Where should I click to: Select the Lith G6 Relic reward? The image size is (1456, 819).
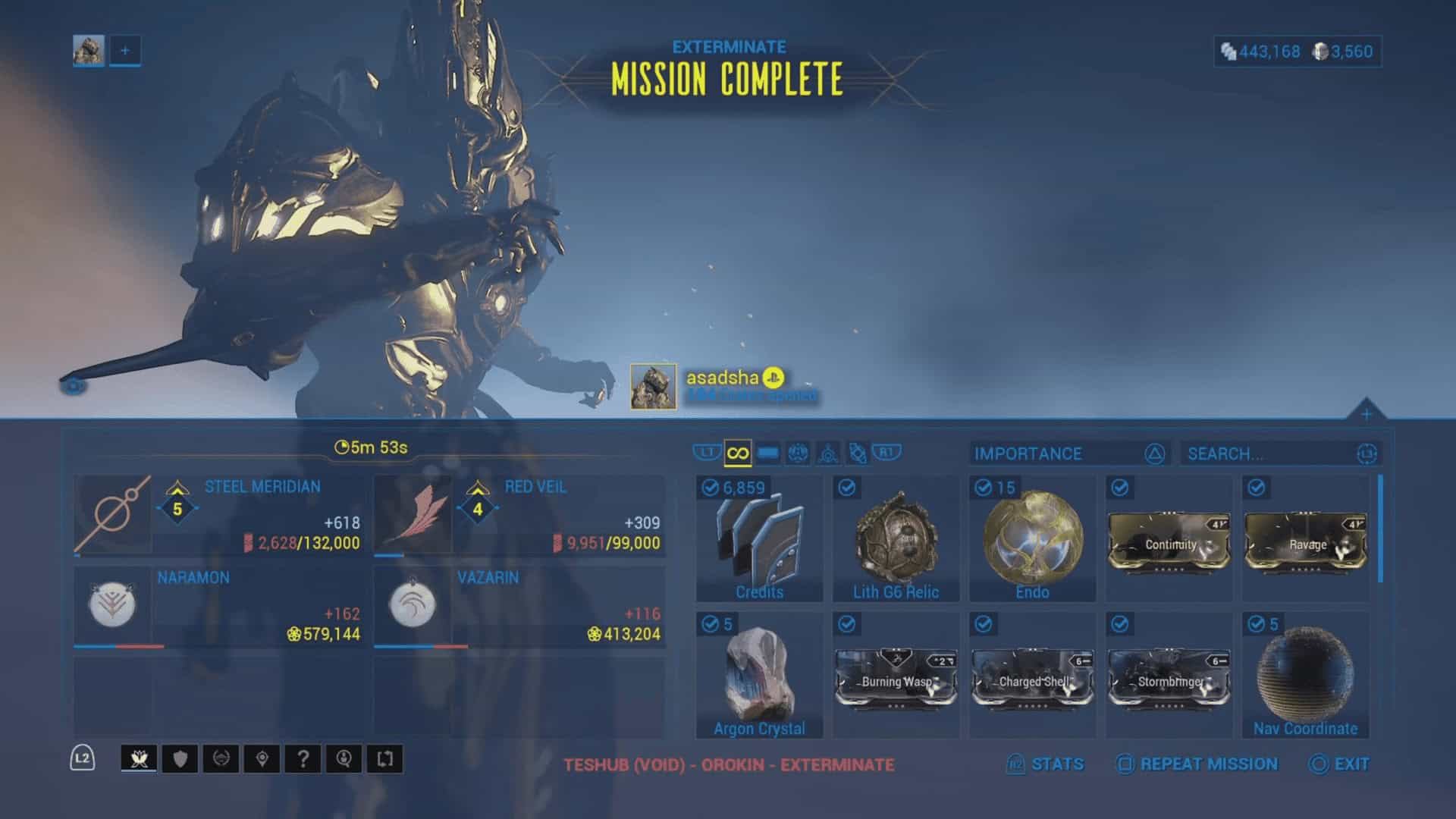(x=896, y=539)
